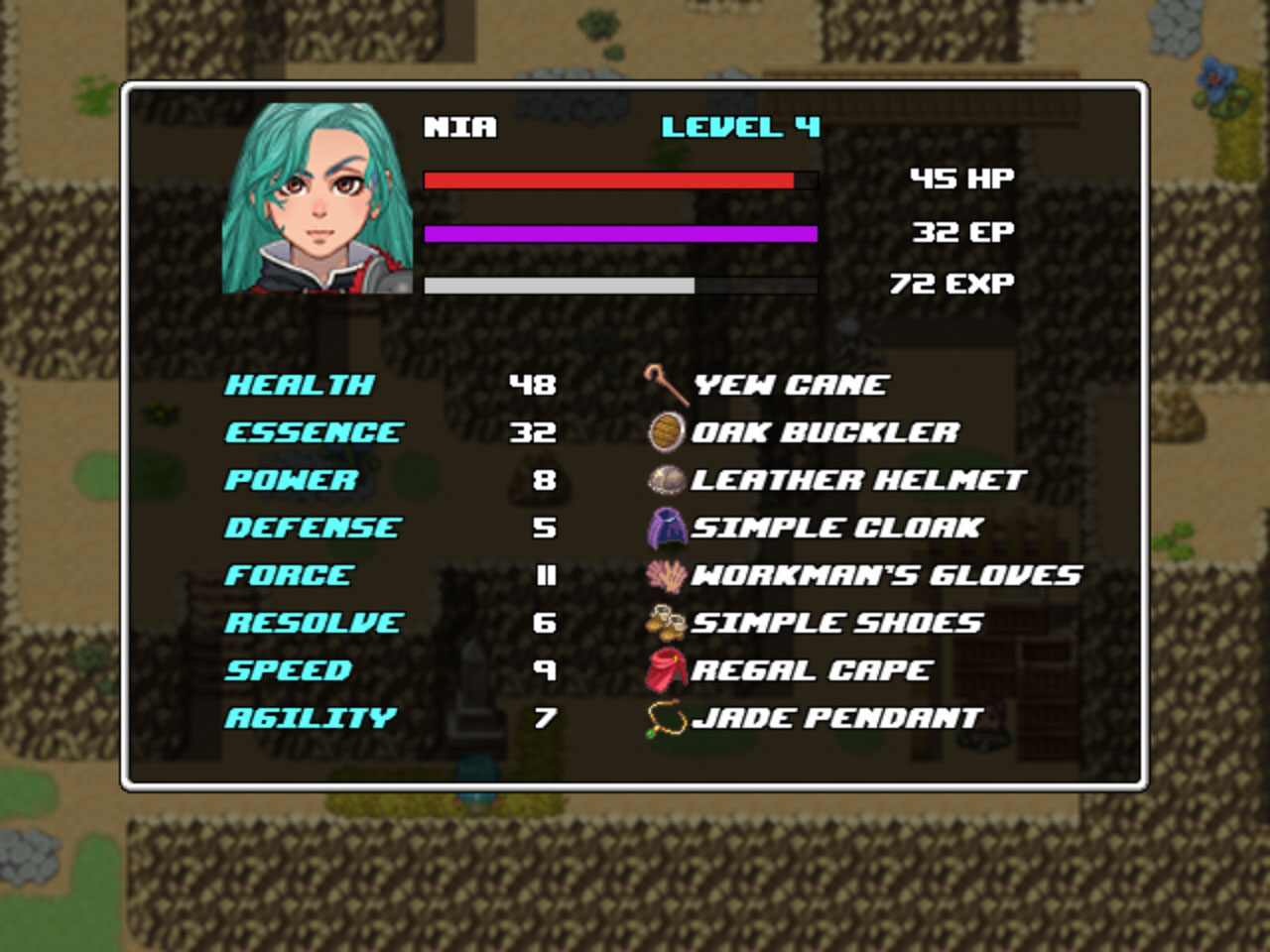Click the Resolve stat row
The width and height of the screenshot is (1270, 952).
pyautogui.click(x=313, y=622)
